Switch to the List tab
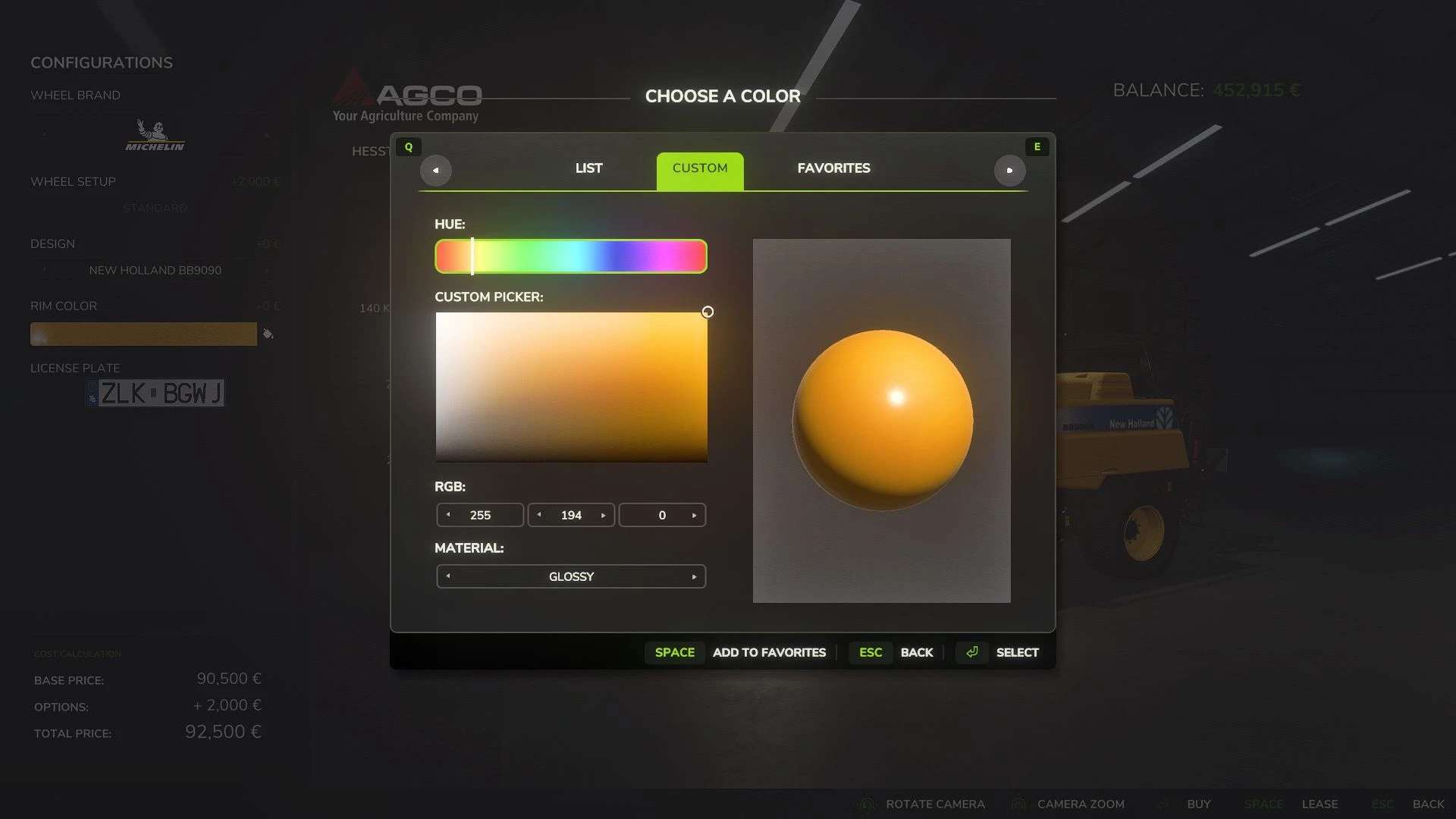 click(x=588, y=168)
